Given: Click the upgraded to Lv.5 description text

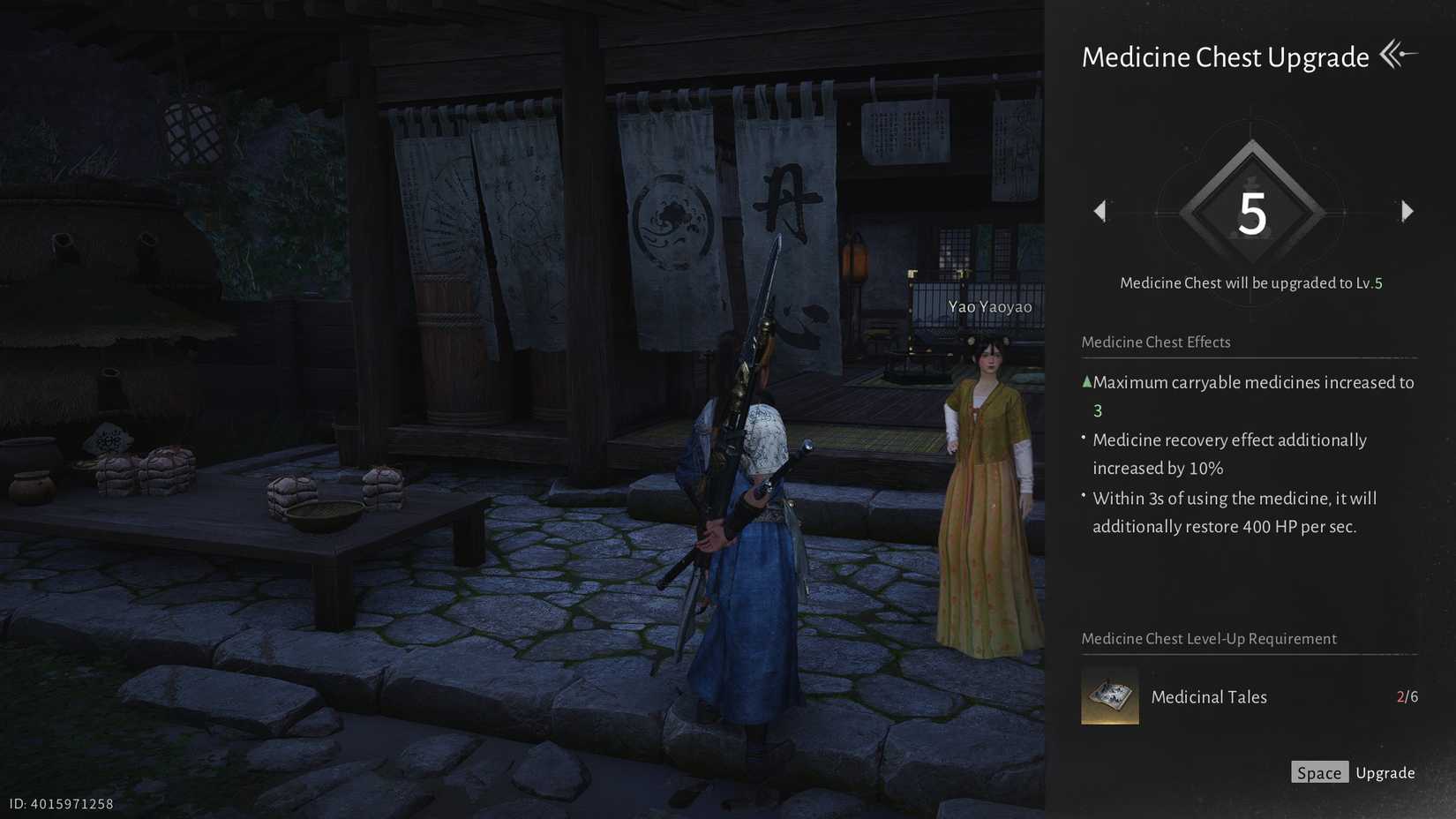Looking at the screenshot, I should click(1251, 282).
